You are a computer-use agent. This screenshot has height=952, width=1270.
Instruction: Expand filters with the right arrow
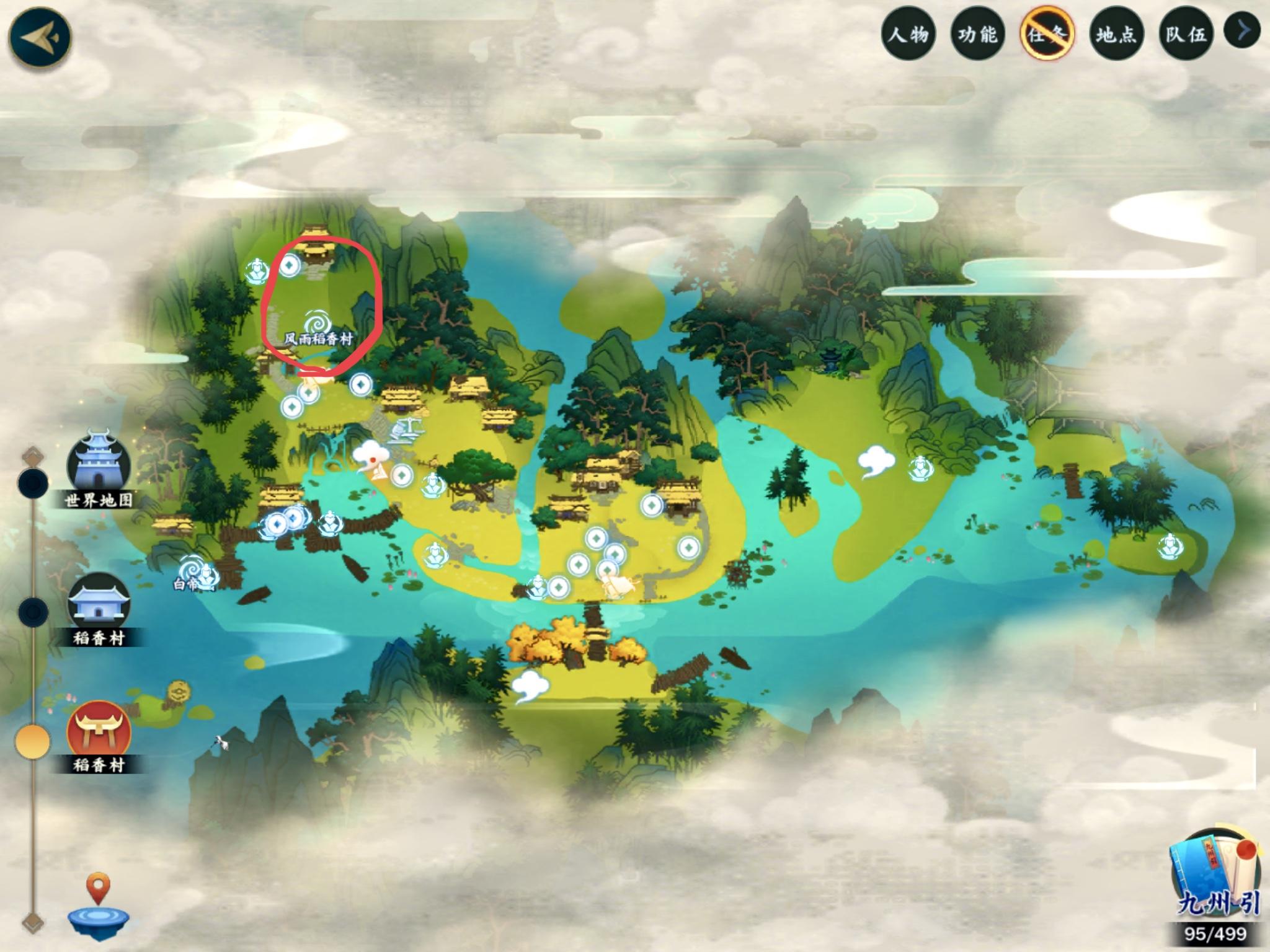[x=1242, y=30]
